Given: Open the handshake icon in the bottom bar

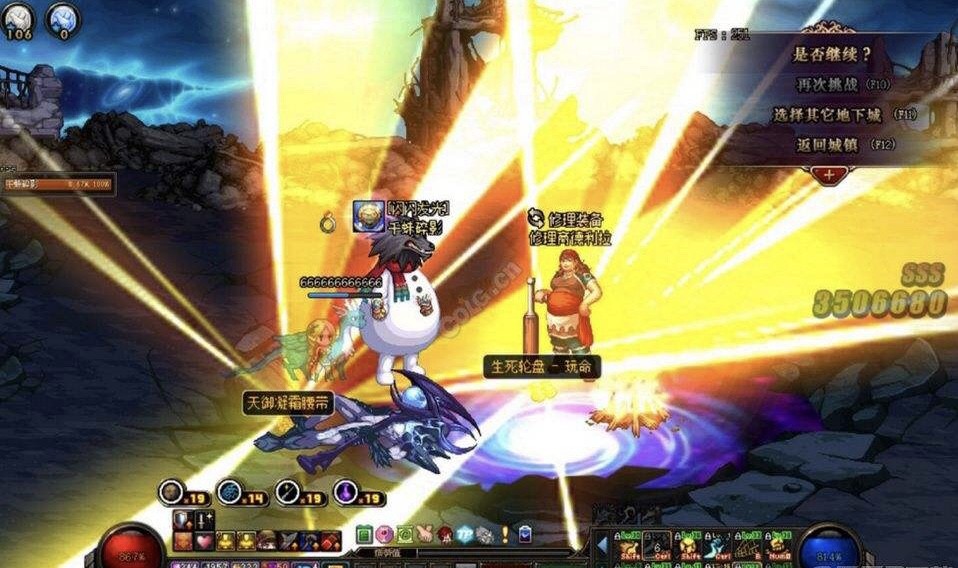Looking at the screenshot, I should (424, 535).
